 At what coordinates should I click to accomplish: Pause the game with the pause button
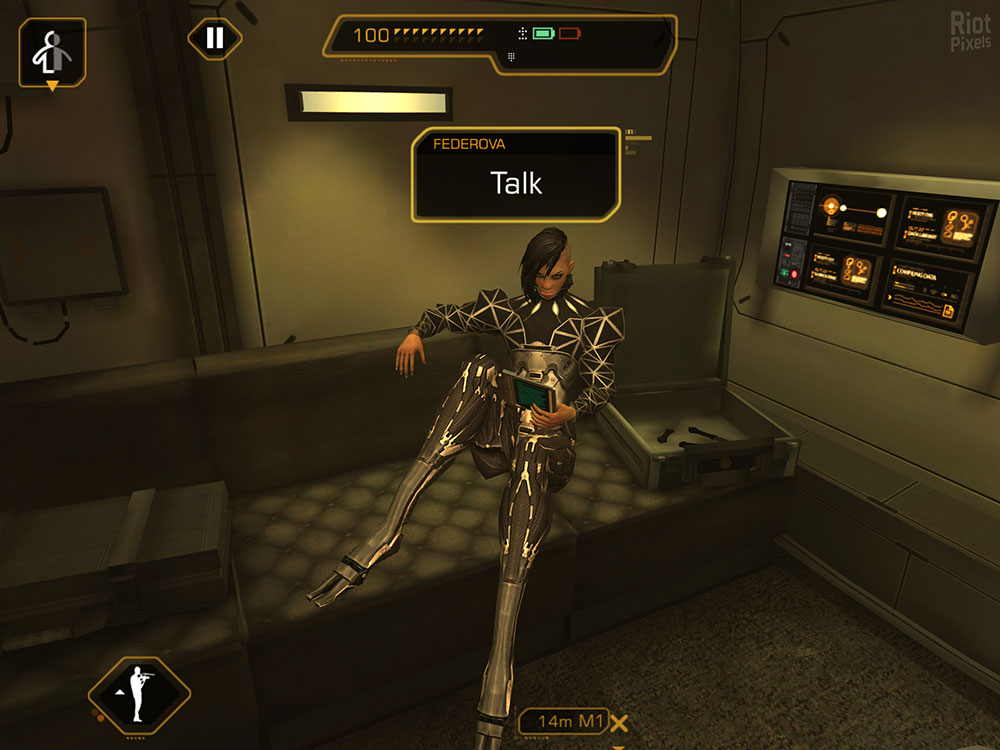(214, 39)
